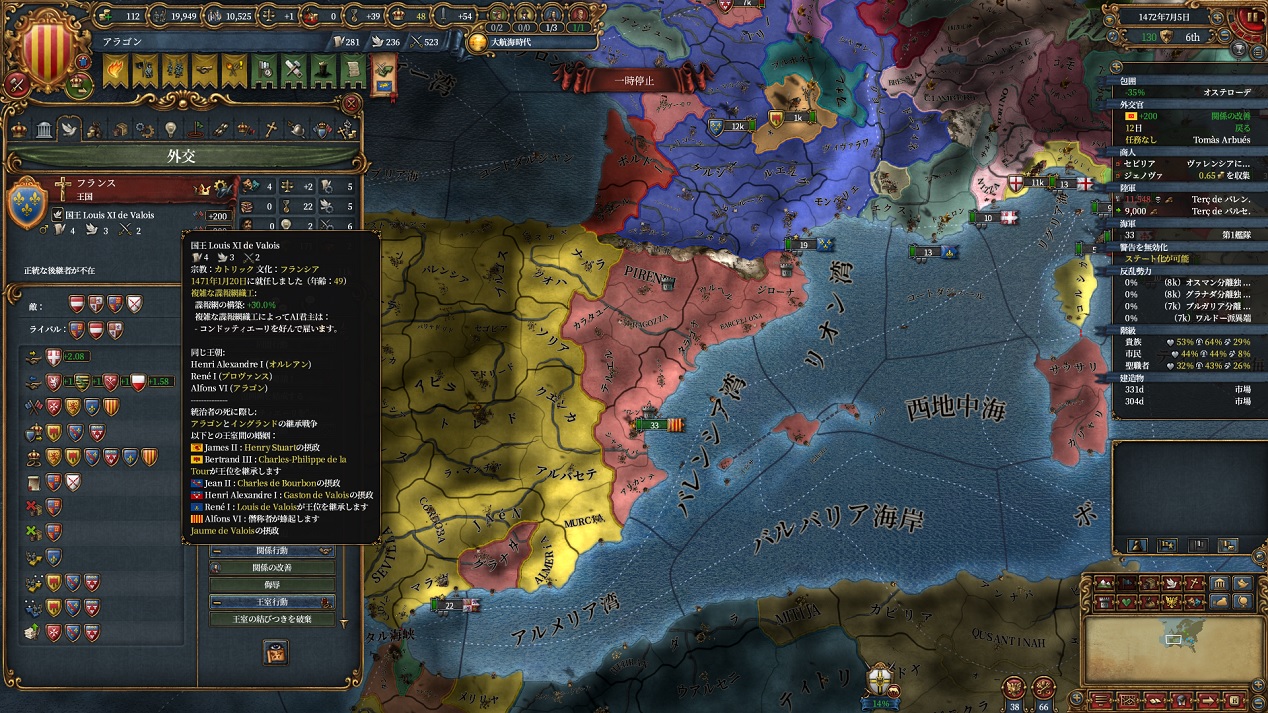
Task: Click the 関係の改善 (improve relations) button
Action: pyautogui.click(x=271, y=568)
